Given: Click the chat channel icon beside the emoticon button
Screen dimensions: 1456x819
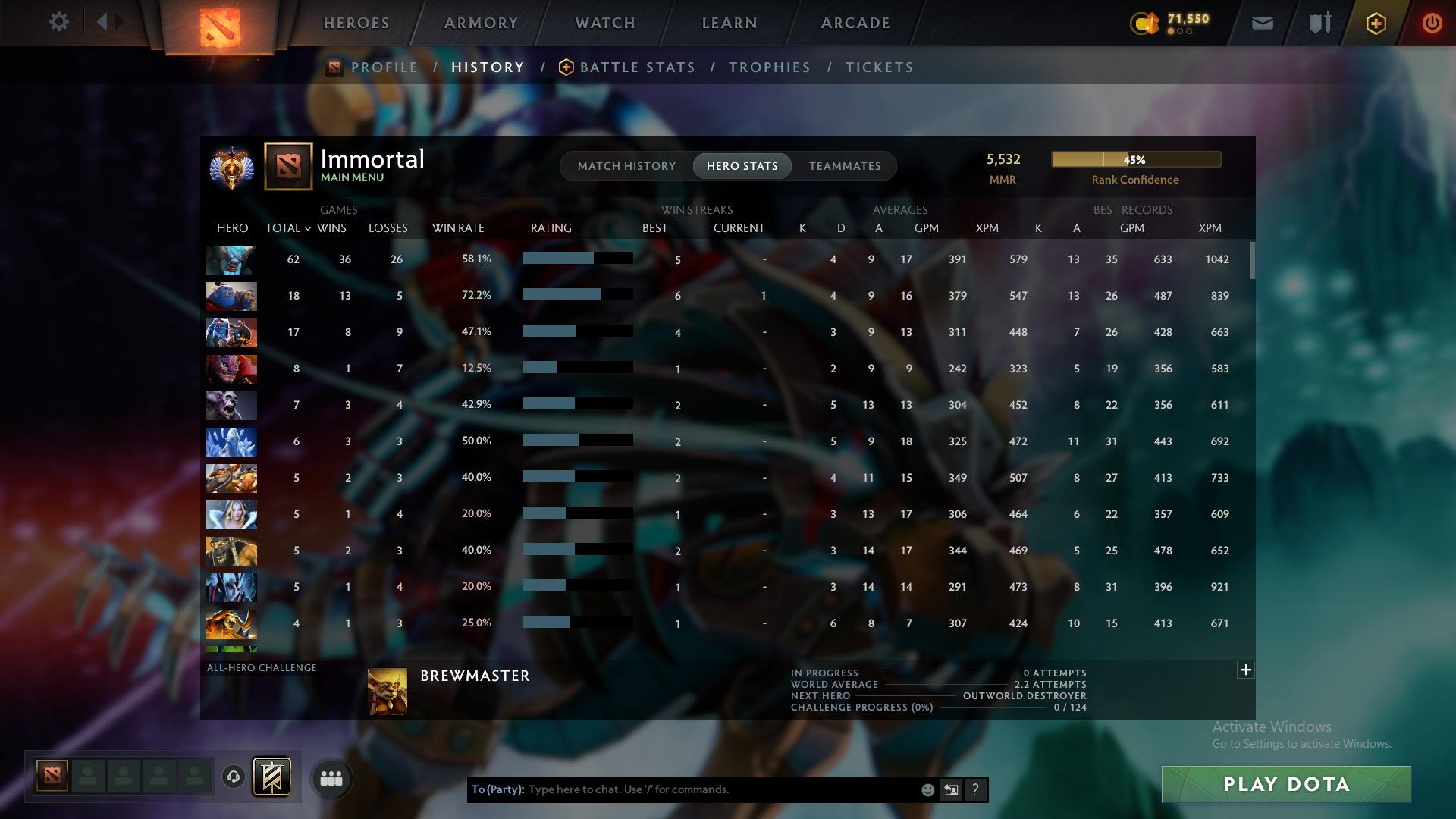Looking at the screenshot, I should [951, 789].
